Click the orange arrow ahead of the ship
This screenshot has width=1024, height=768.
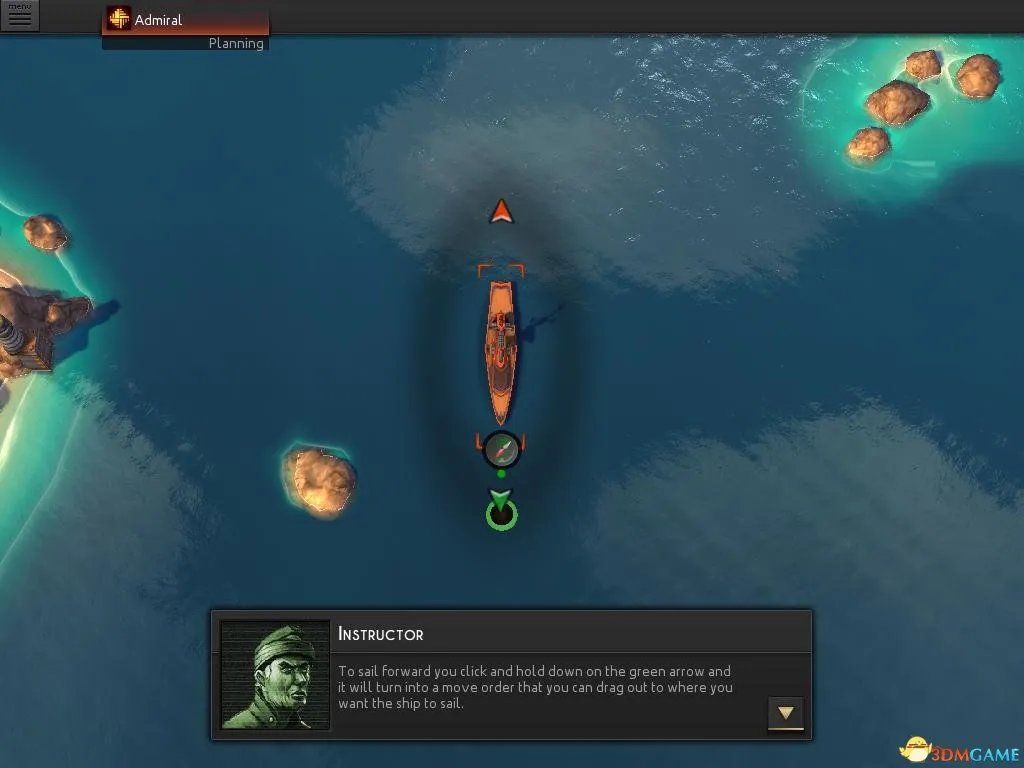pyautogui.click(x=501, y=212)
